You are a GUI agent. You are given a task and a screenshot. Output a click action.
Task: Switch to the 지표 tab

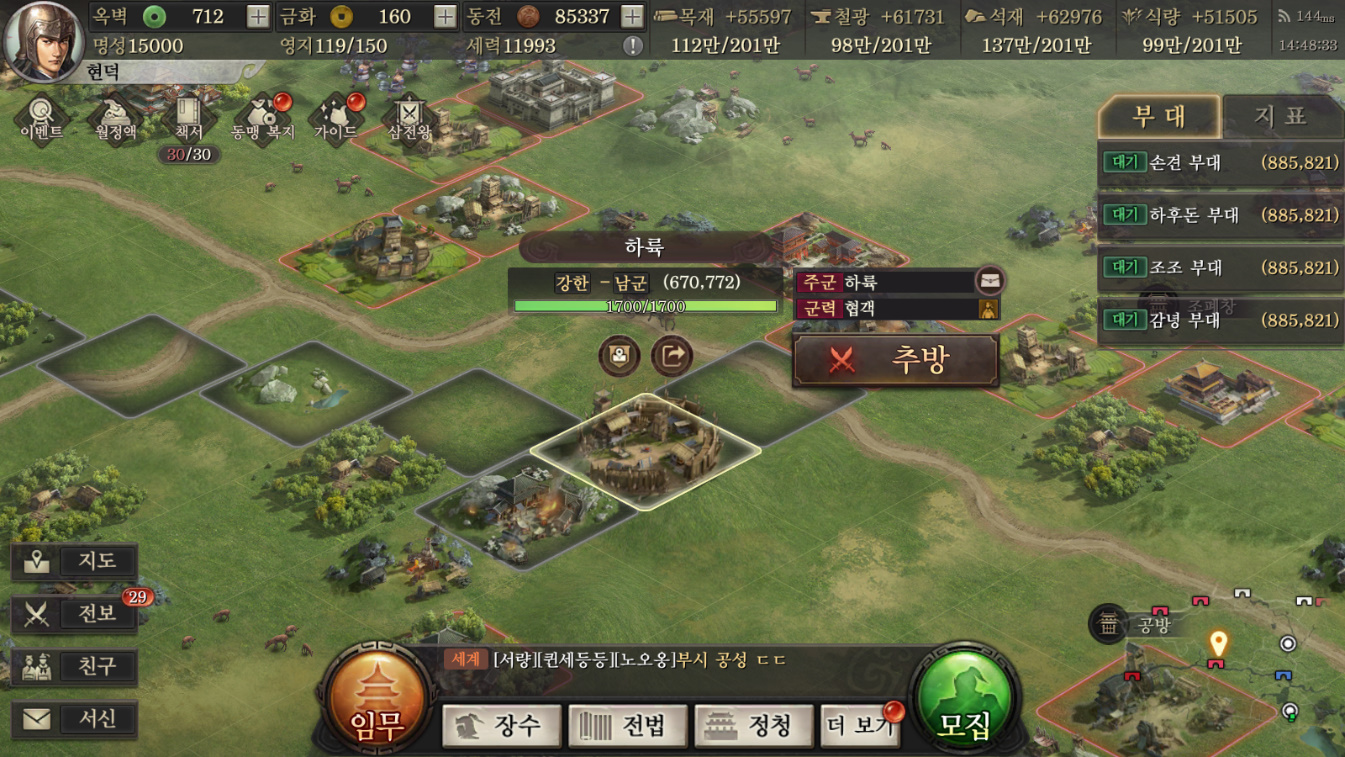pyautogui.click(x=1280, y=117)
